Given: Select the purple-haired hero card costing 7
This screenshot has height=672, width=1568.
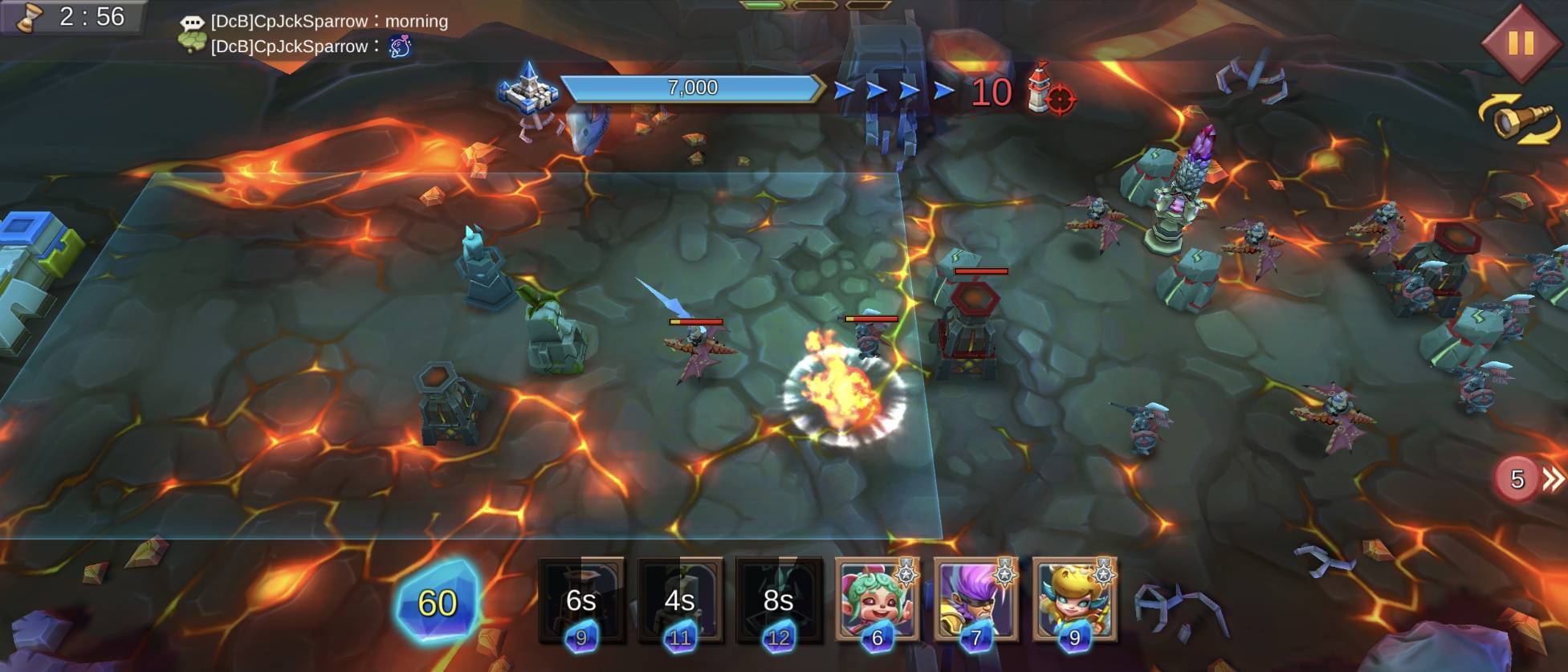Looking at the screenshot, I should point(975,600).
